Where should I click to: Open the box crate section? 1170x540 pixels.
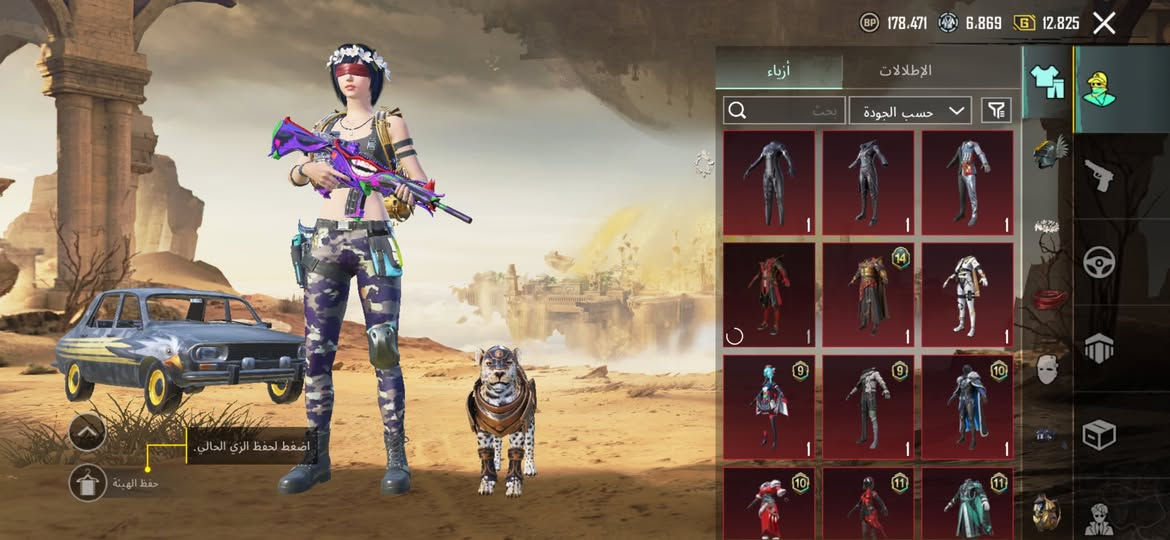pyautogui.click(x=1099, y=434)
